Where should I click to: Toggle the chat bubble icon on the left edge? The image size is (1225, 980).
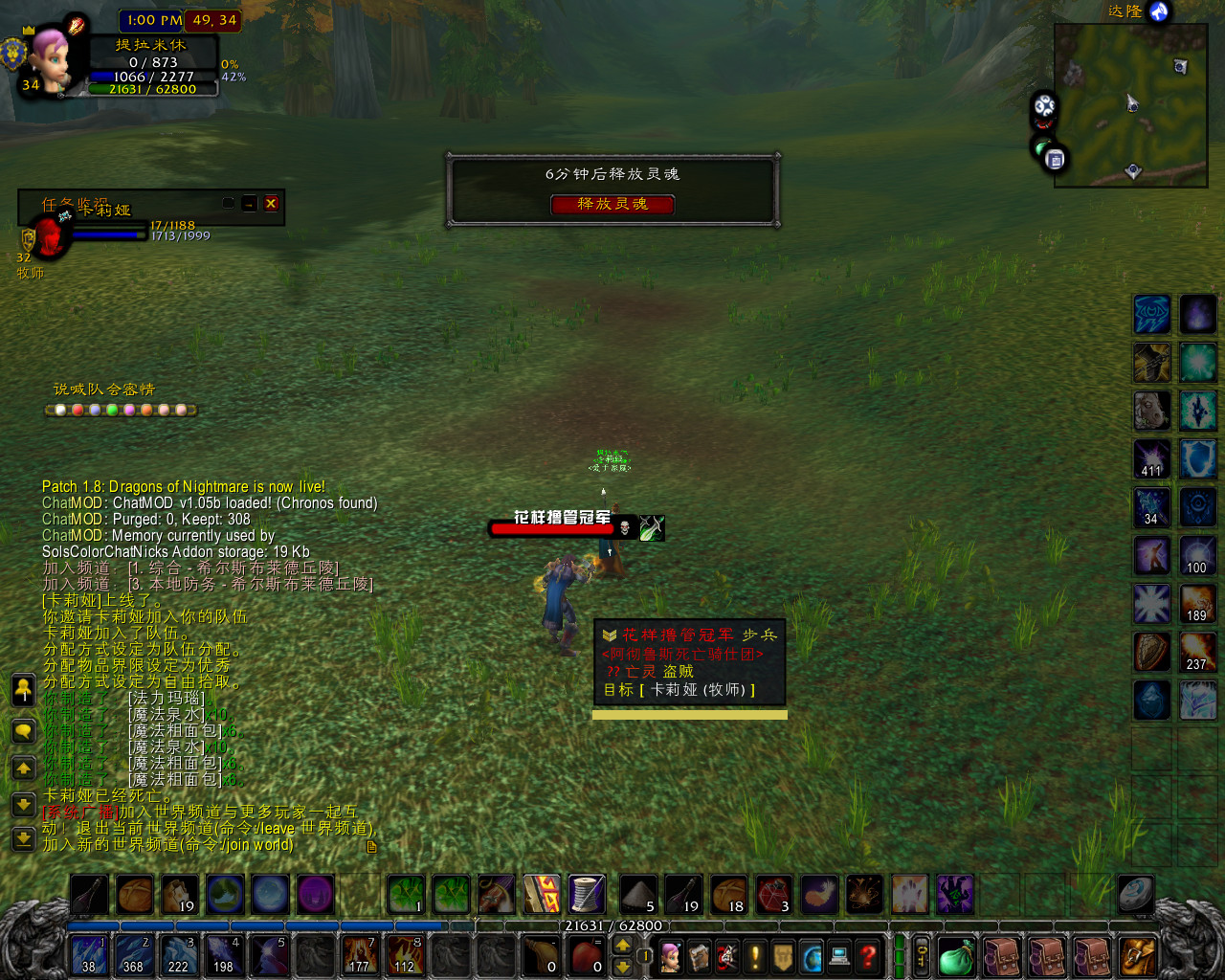[x=23, y=730]
